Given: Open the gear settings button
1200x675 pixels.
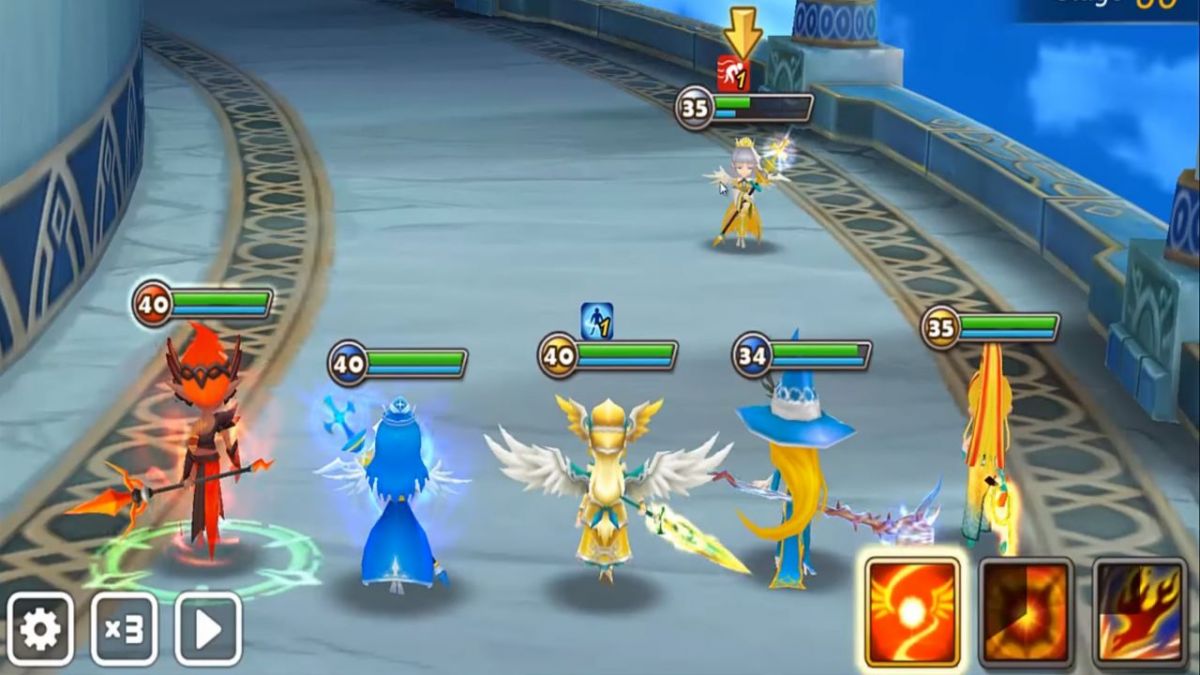Looking at the screenshot, I should point(41,629).
